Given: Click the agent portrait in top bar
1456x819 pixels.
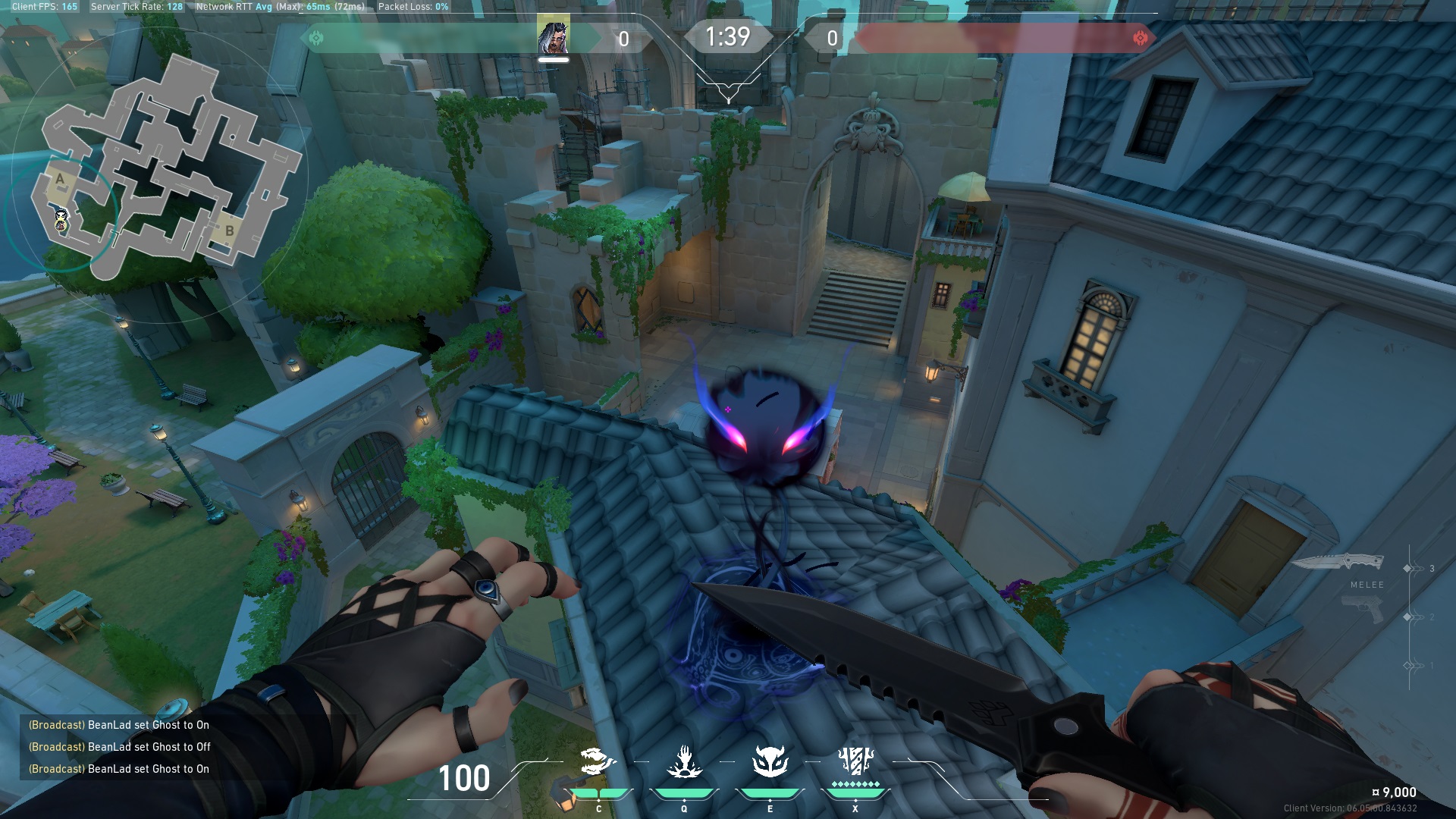Looking at the screenshot, I should (x=553, y=37).
